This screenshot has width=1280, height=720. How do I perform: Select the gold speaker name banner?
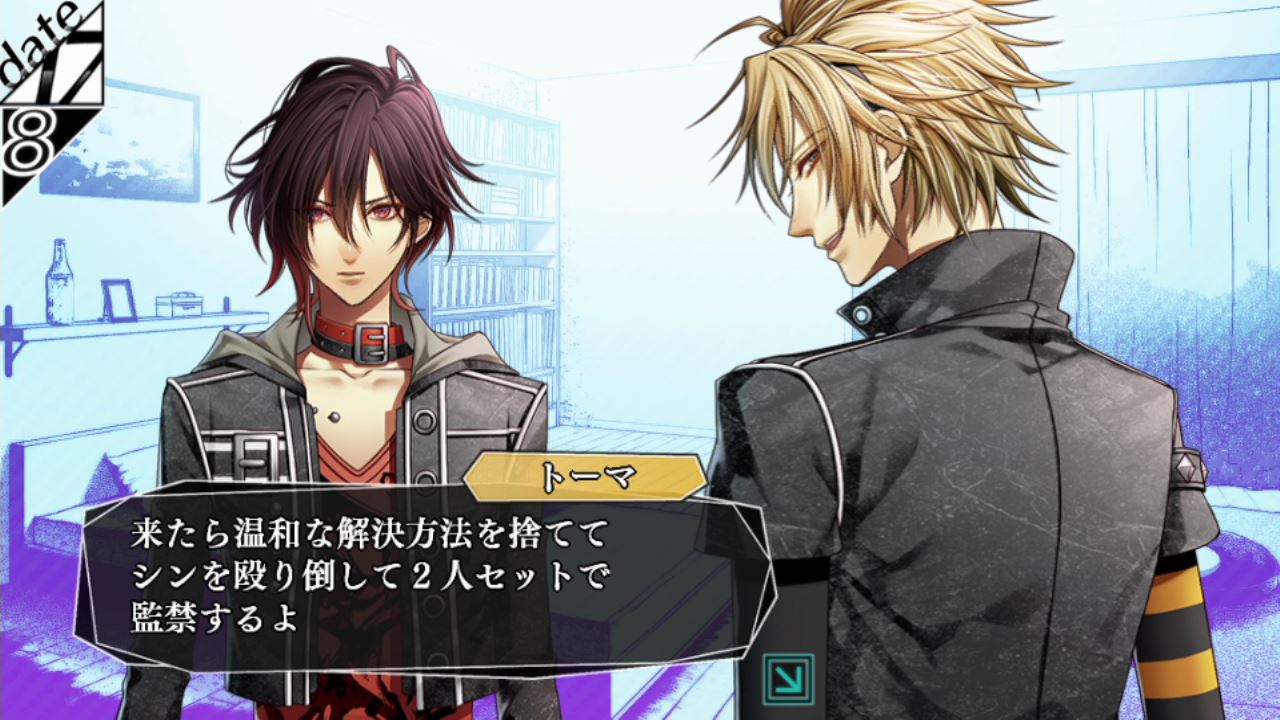[x=584, y=476]
